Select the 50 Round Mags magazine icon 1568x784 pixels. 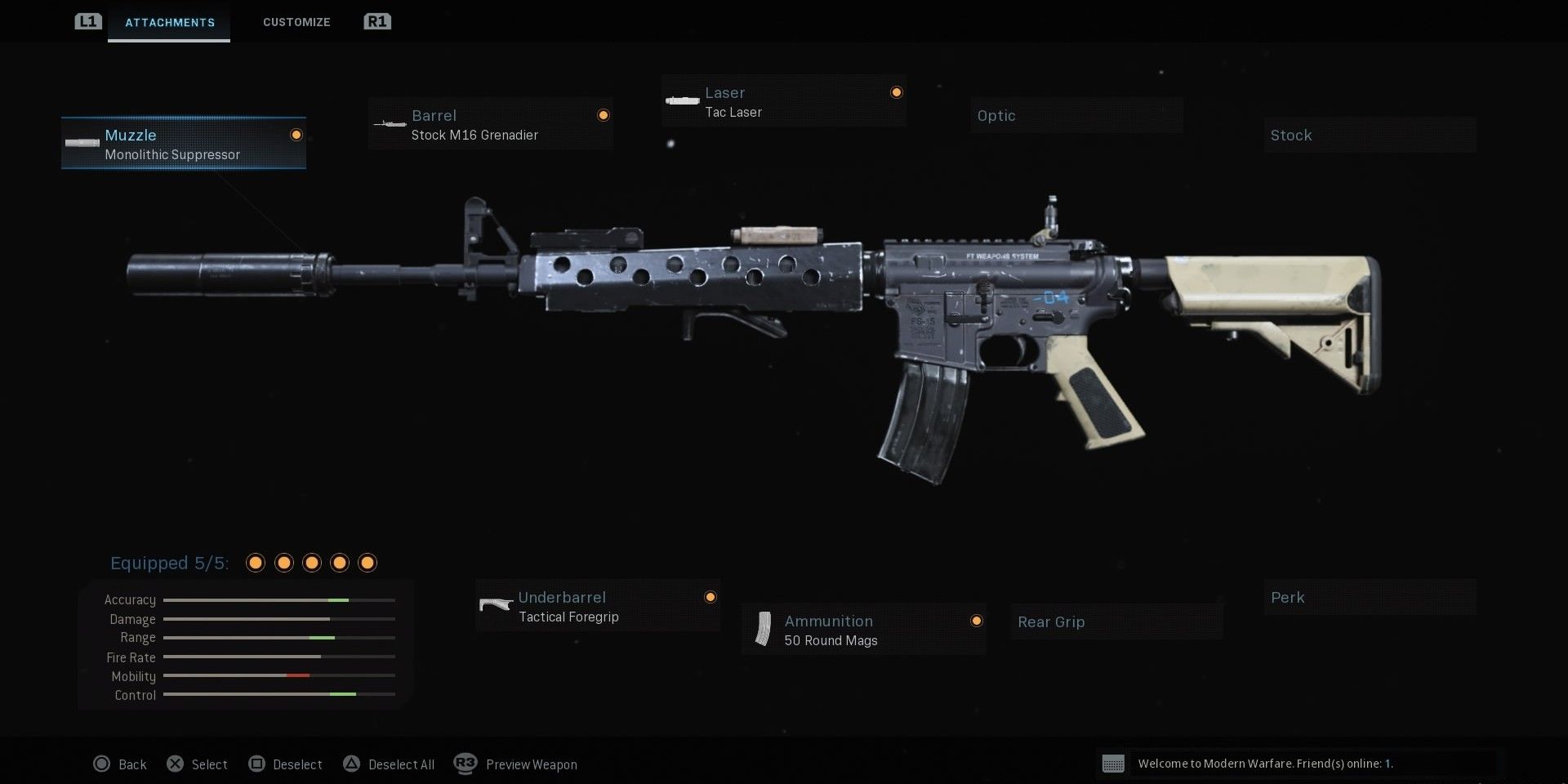coord(764,629)
